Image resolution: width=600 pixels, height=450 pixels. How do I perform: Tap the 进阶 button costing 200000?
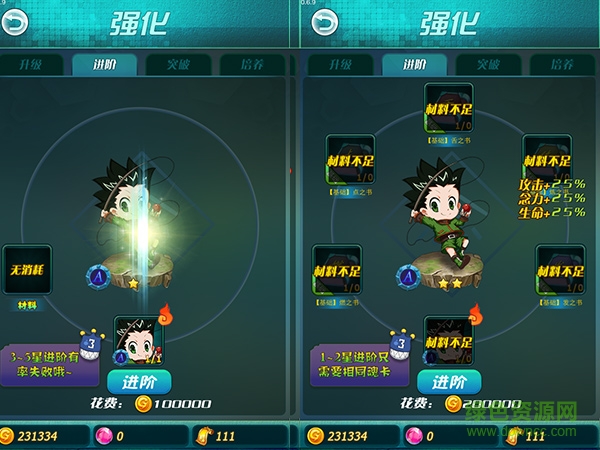tap(449, 382)
